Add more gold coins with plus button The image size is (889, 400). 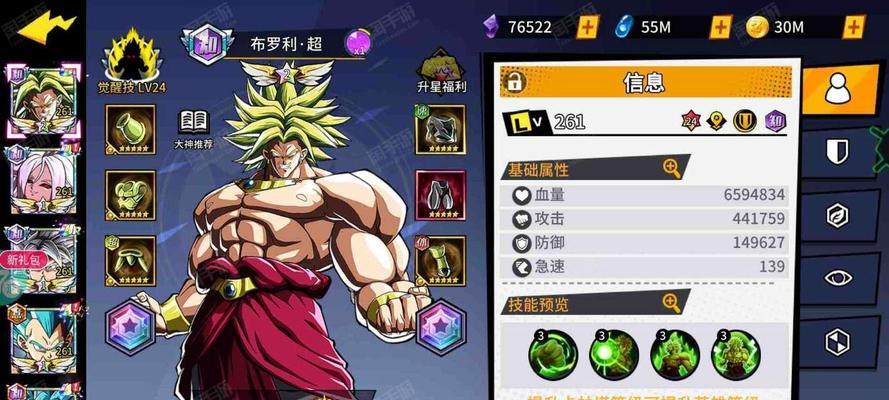(x=853, y=27)
